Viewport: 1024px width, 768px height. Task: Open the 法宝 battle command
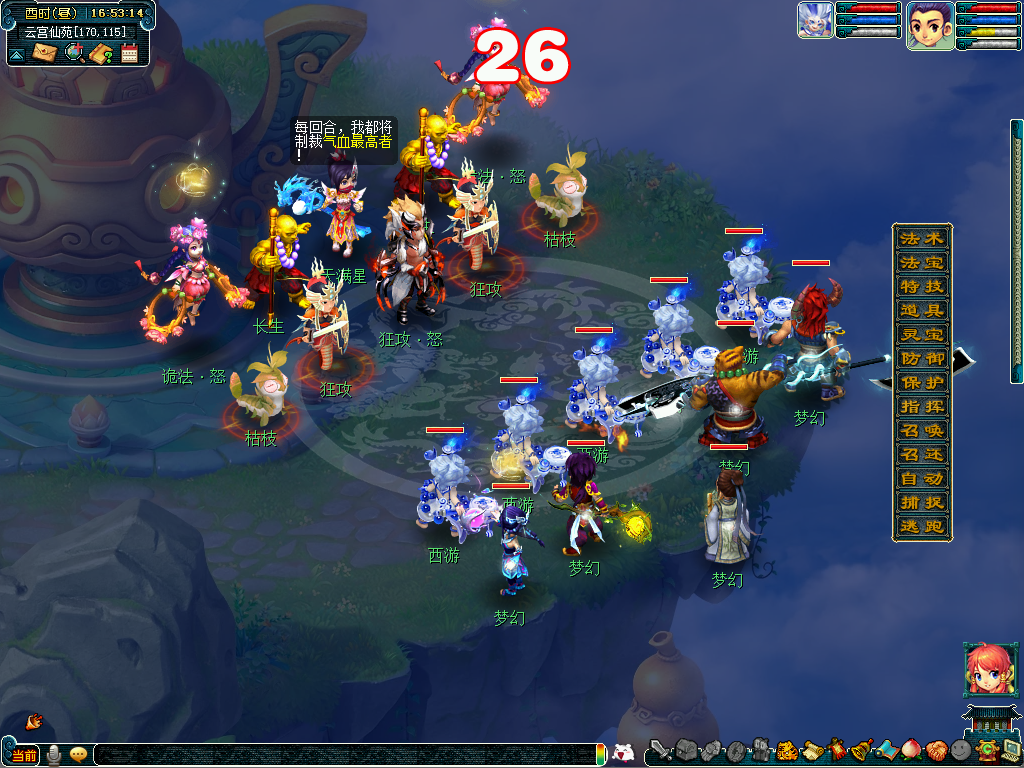(921, 263)
